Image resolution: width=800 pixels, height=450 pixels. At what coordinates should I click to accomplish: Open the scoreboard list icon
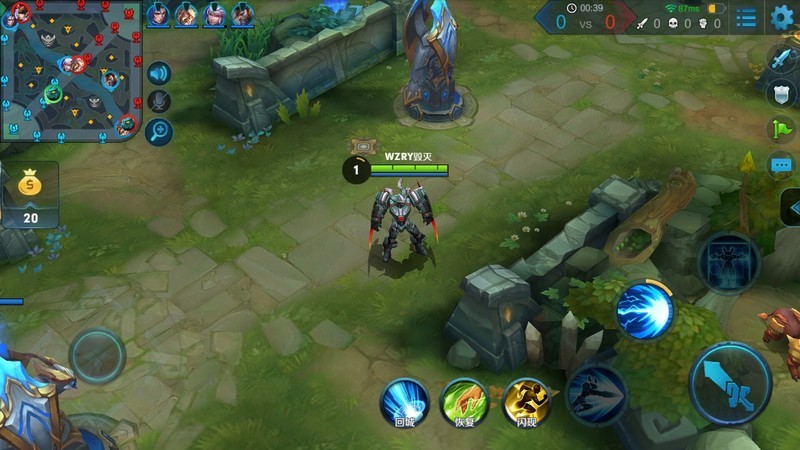tap(746, 18)
